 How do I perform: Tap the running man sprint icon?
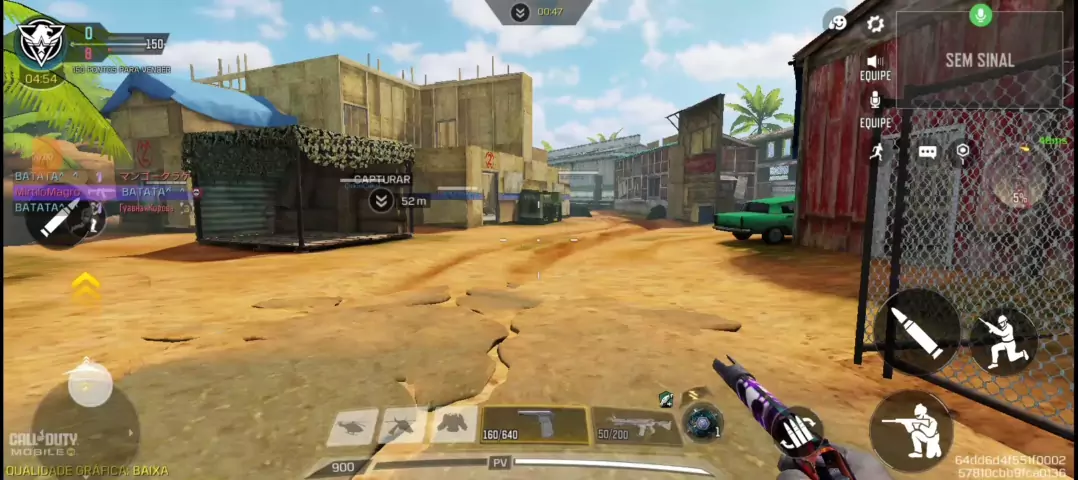pos(878,151)
